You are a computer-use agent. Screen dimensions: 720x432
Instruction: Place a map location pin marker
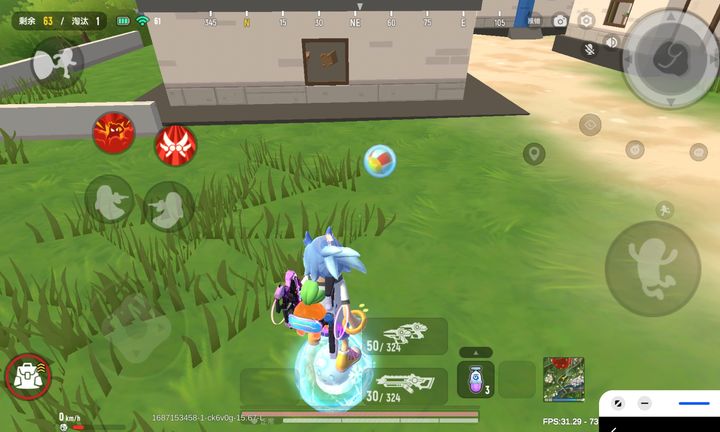pos(534,153)
